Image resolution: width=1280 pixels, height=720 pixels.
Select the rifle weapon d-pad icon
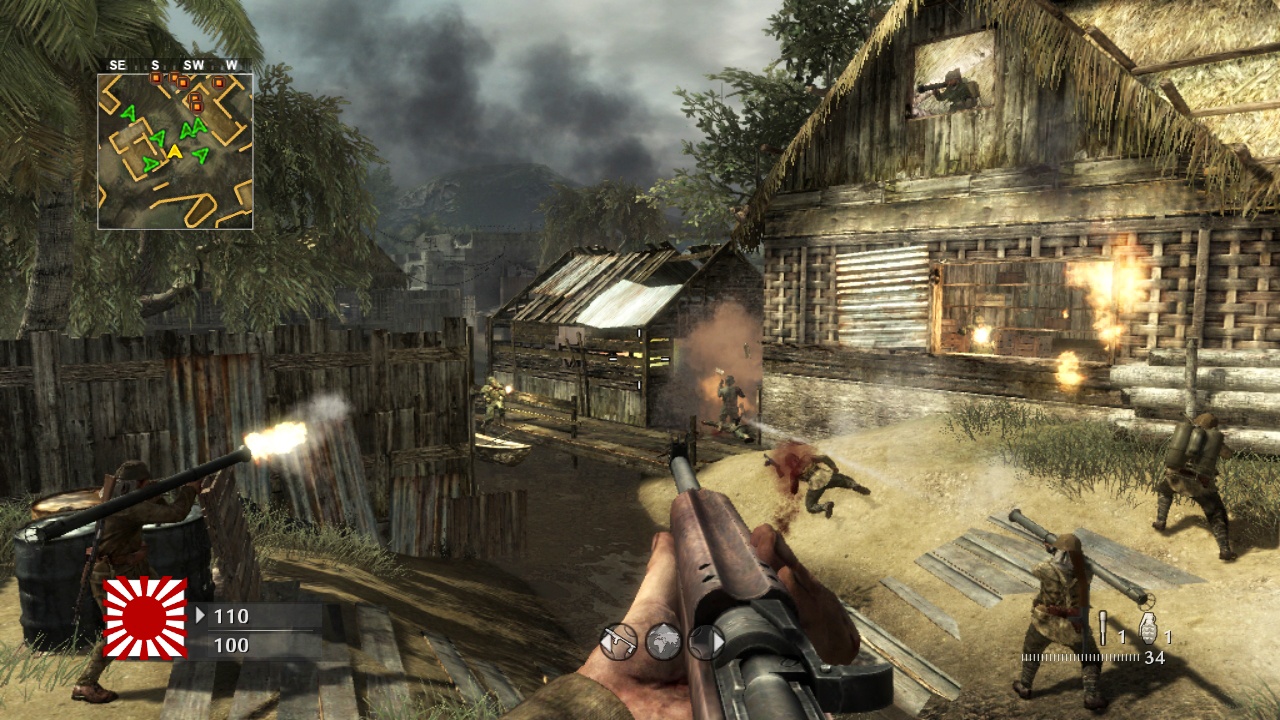click(x=619, y=641)
